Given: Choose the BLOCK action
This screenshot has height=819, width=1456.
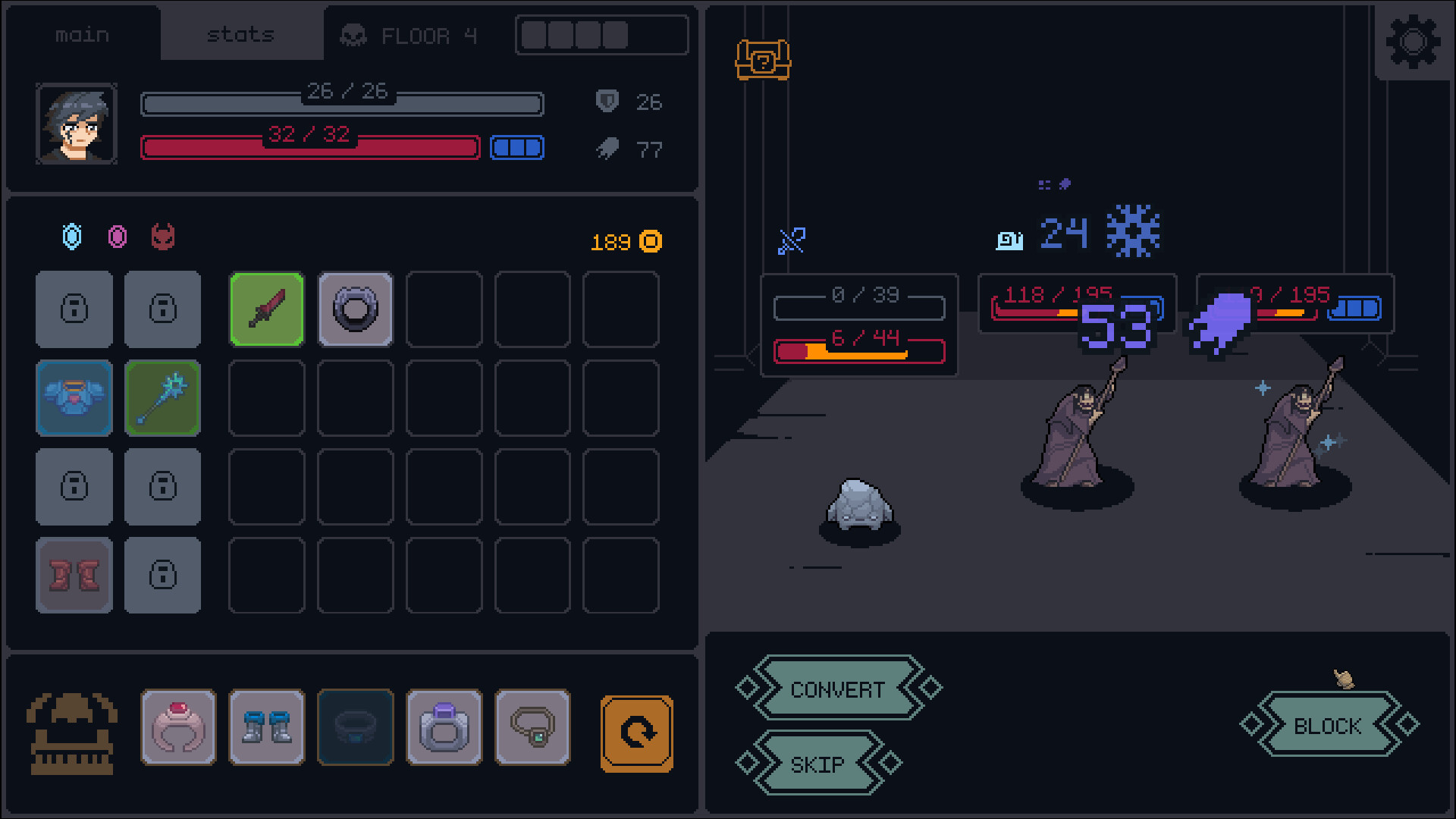Looking at the screenshot, I should click(x=1326, y=726).
